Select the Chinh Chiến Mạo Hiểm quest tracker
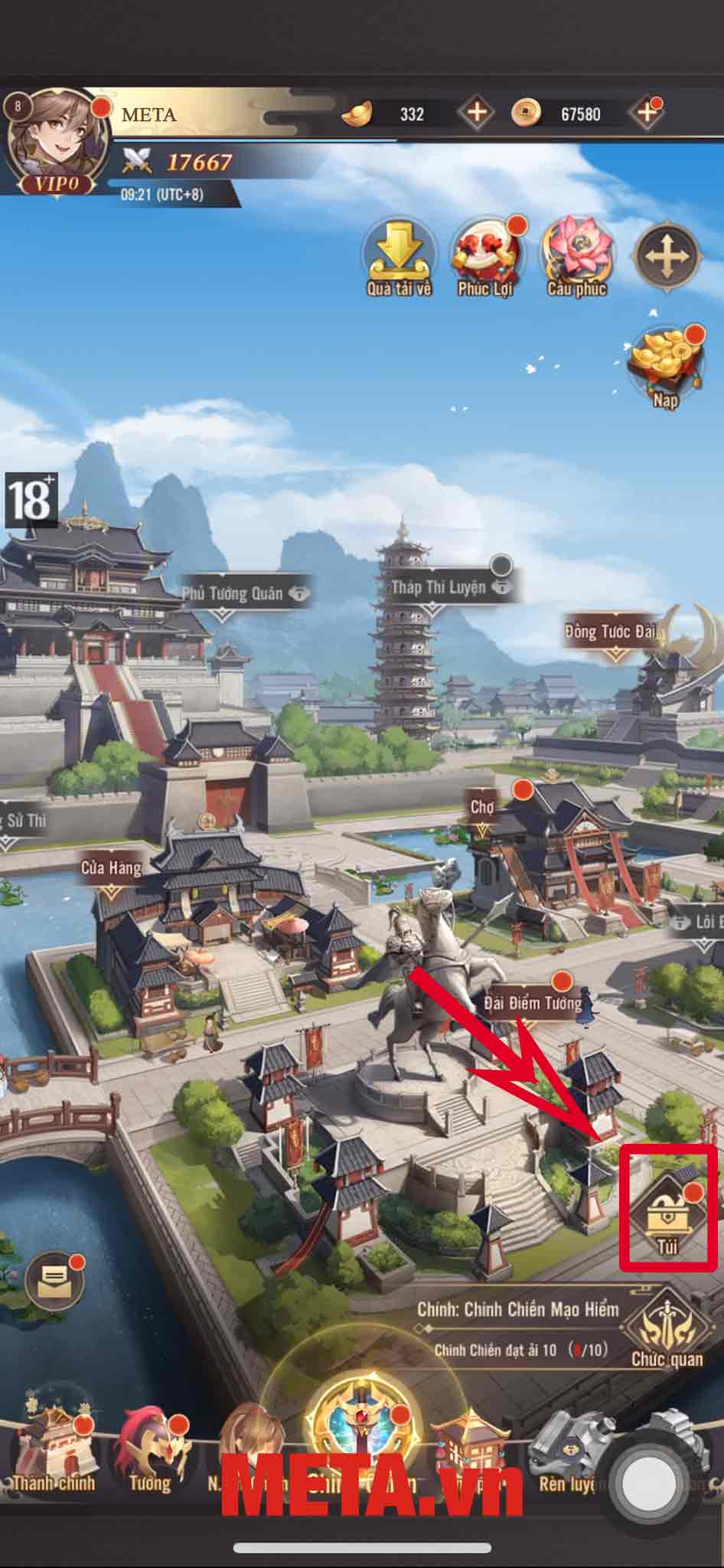 (517, 1326)
